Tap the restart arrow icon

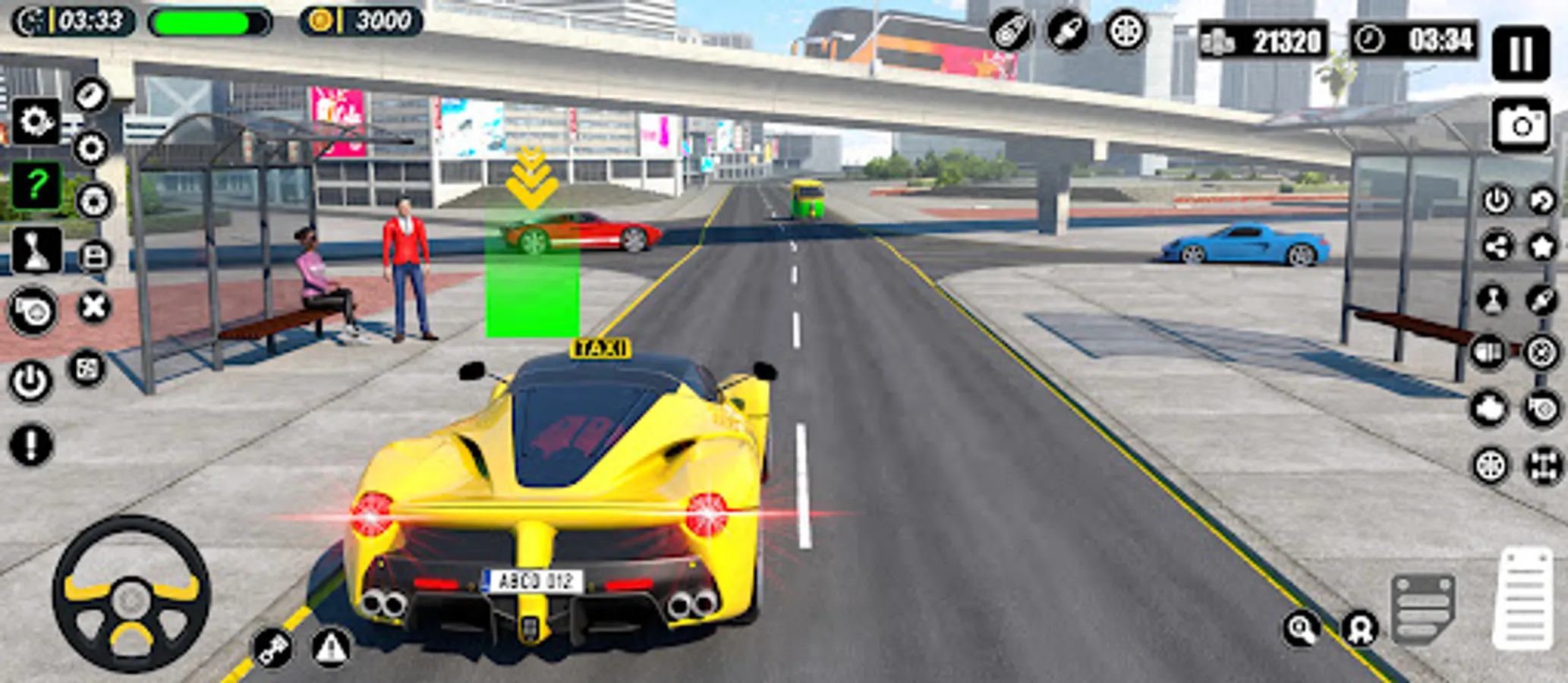click(1543, 199)
